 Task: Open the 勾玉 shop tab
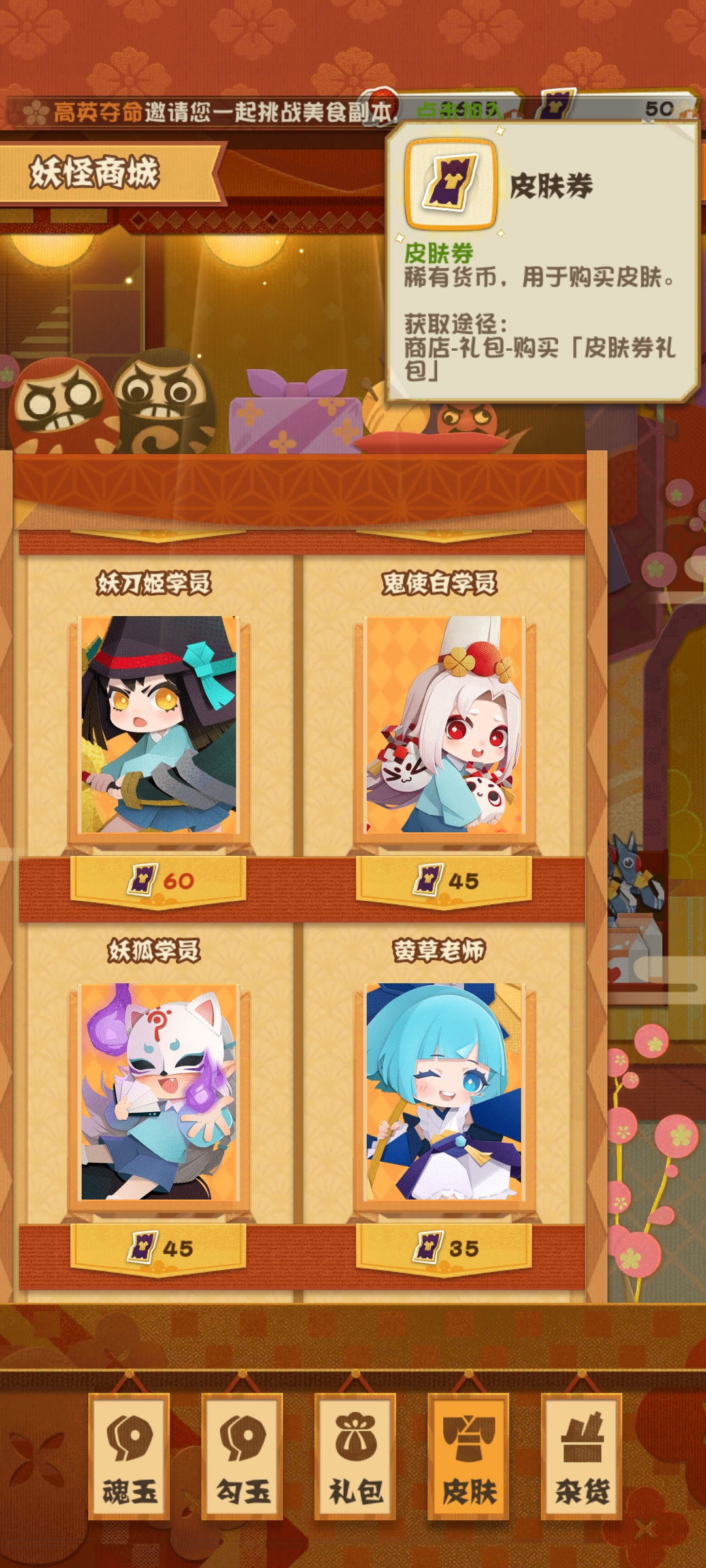pyautogui.click(x=243, y=1456)
